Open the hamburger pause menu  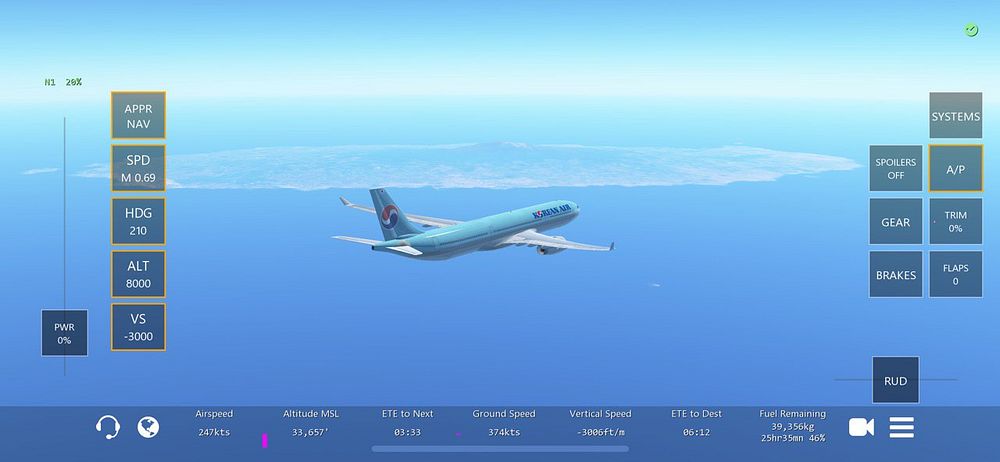tap(902, 427)
